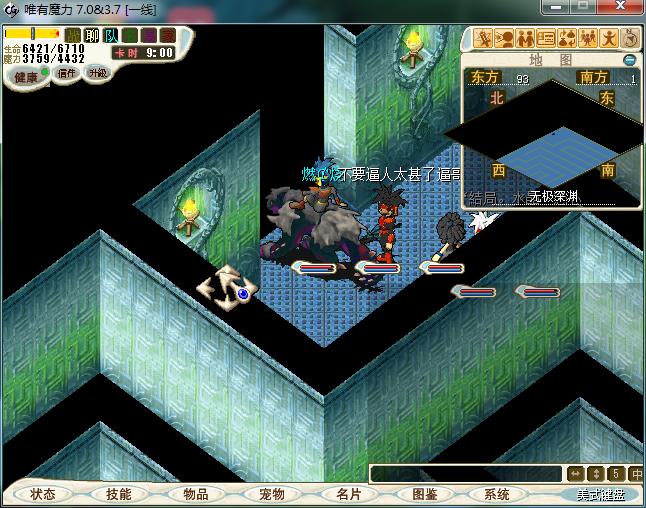Click the 美式键盘 input method indicator
The width and height of the screenshot is (646, 508).
(599, 494)
